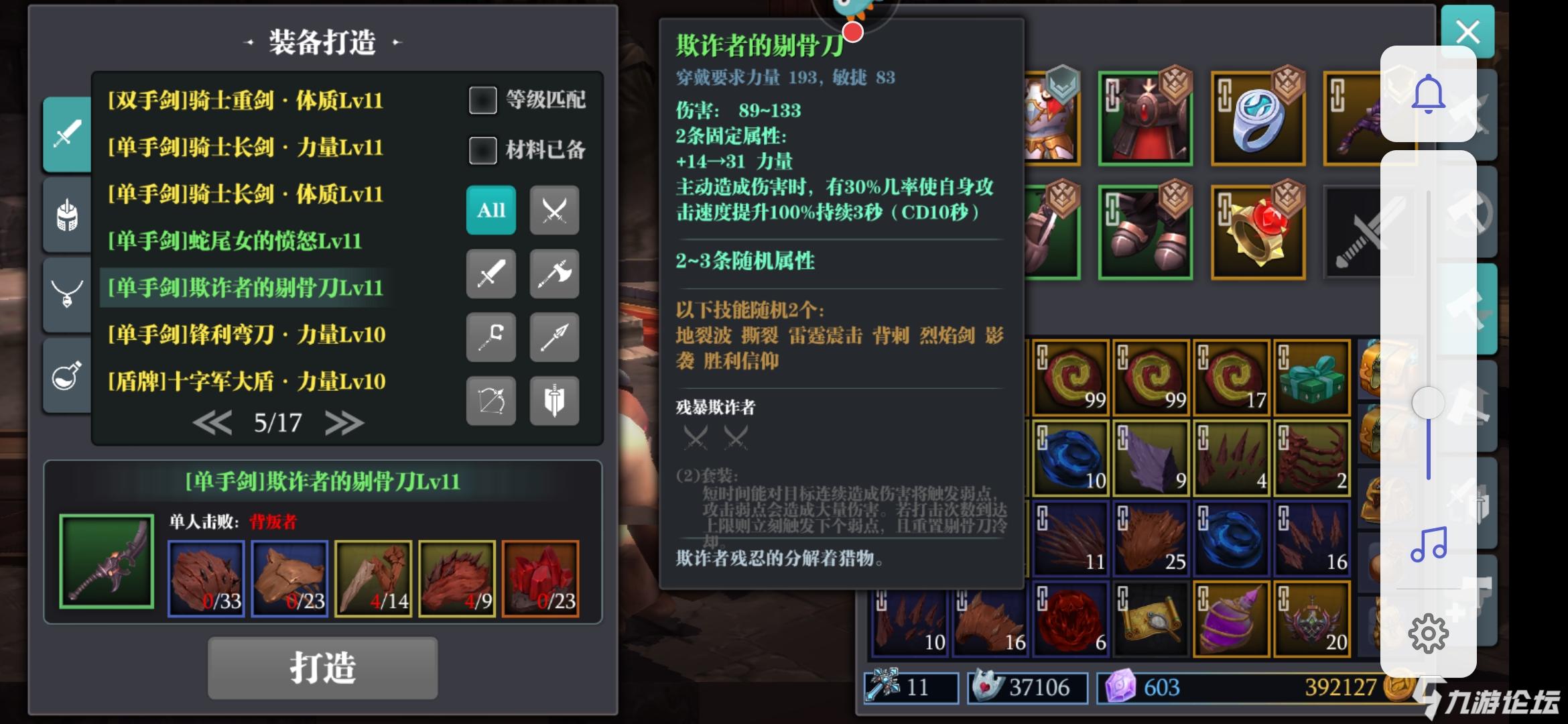Enable the 等级匹配 checkbox

(482, 99)
